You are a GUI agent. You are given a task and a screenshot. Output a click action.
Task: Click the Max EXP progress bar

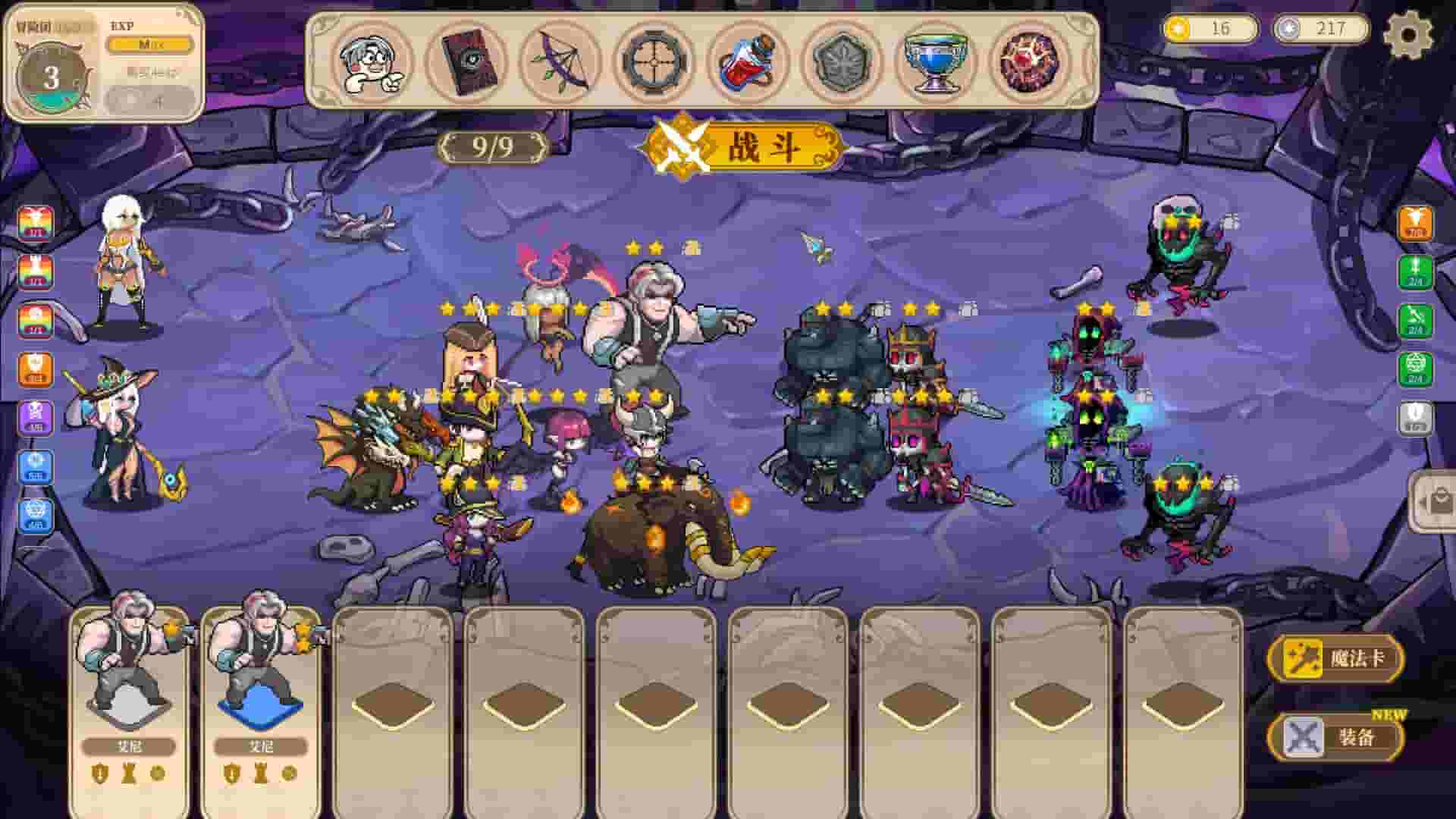(150, 45)
